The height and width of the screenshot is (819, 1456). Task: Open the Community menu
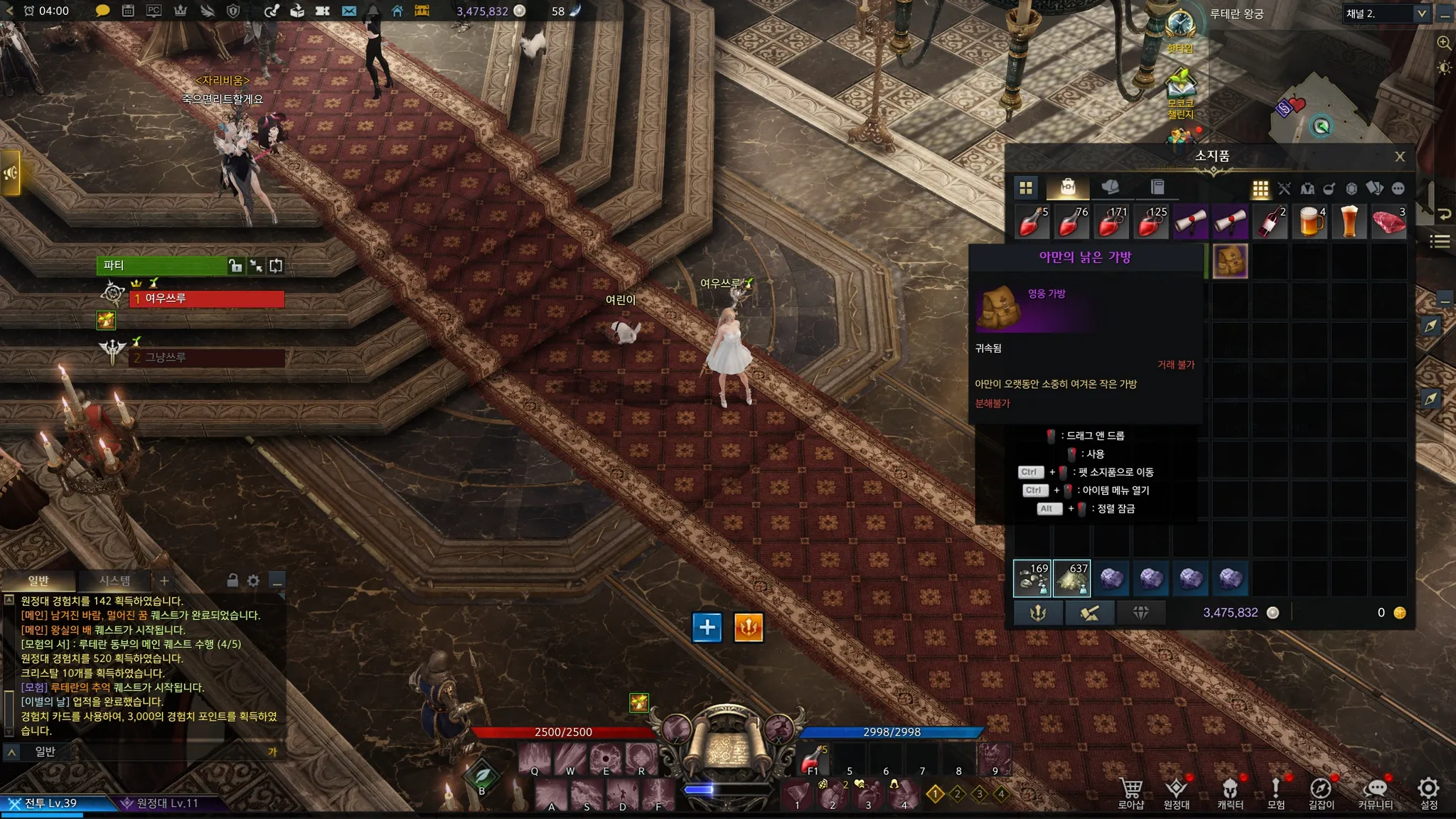1375,792
